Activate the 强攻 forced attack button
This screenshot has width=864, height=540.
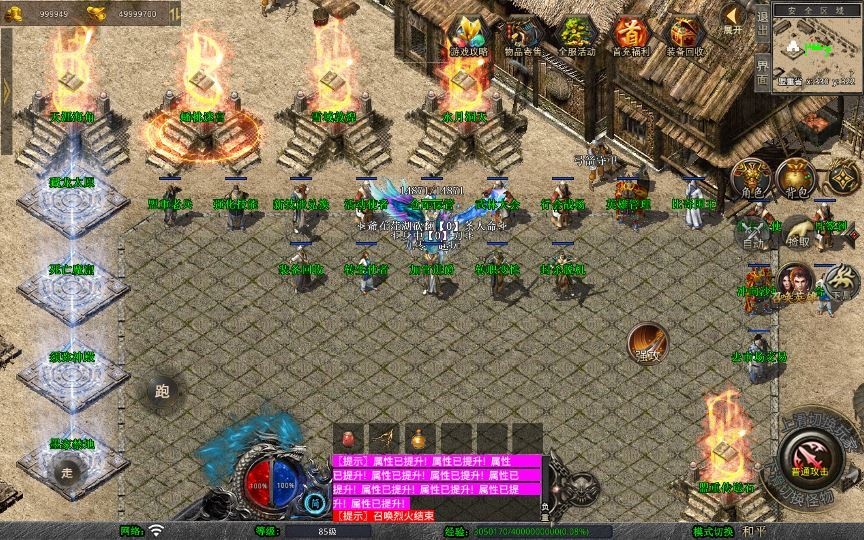point(648,343)
